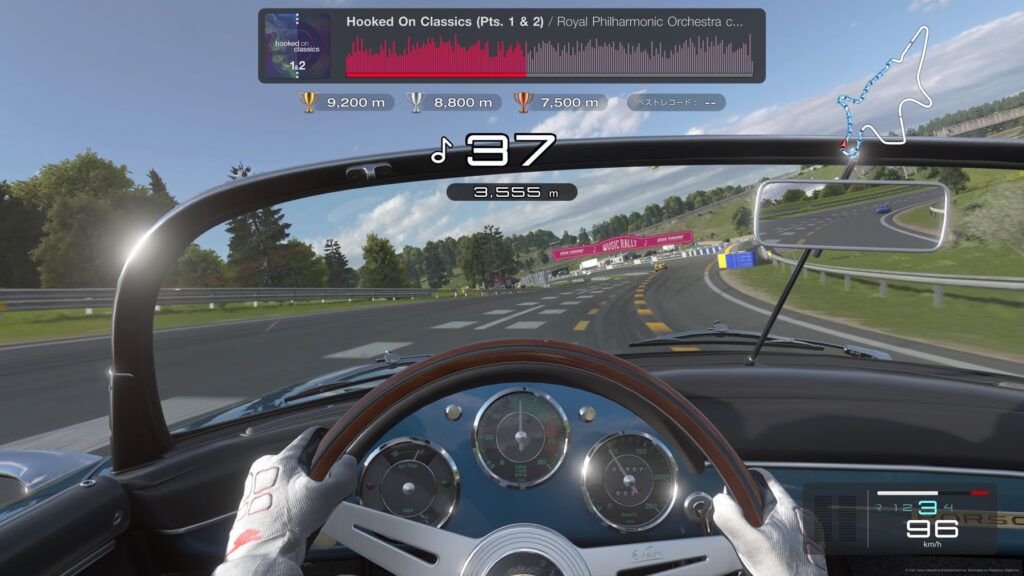Select the silver trophy distance target
Image resolution: width=1024 pixels, height=576 pixels.
(x=453, y=102)
